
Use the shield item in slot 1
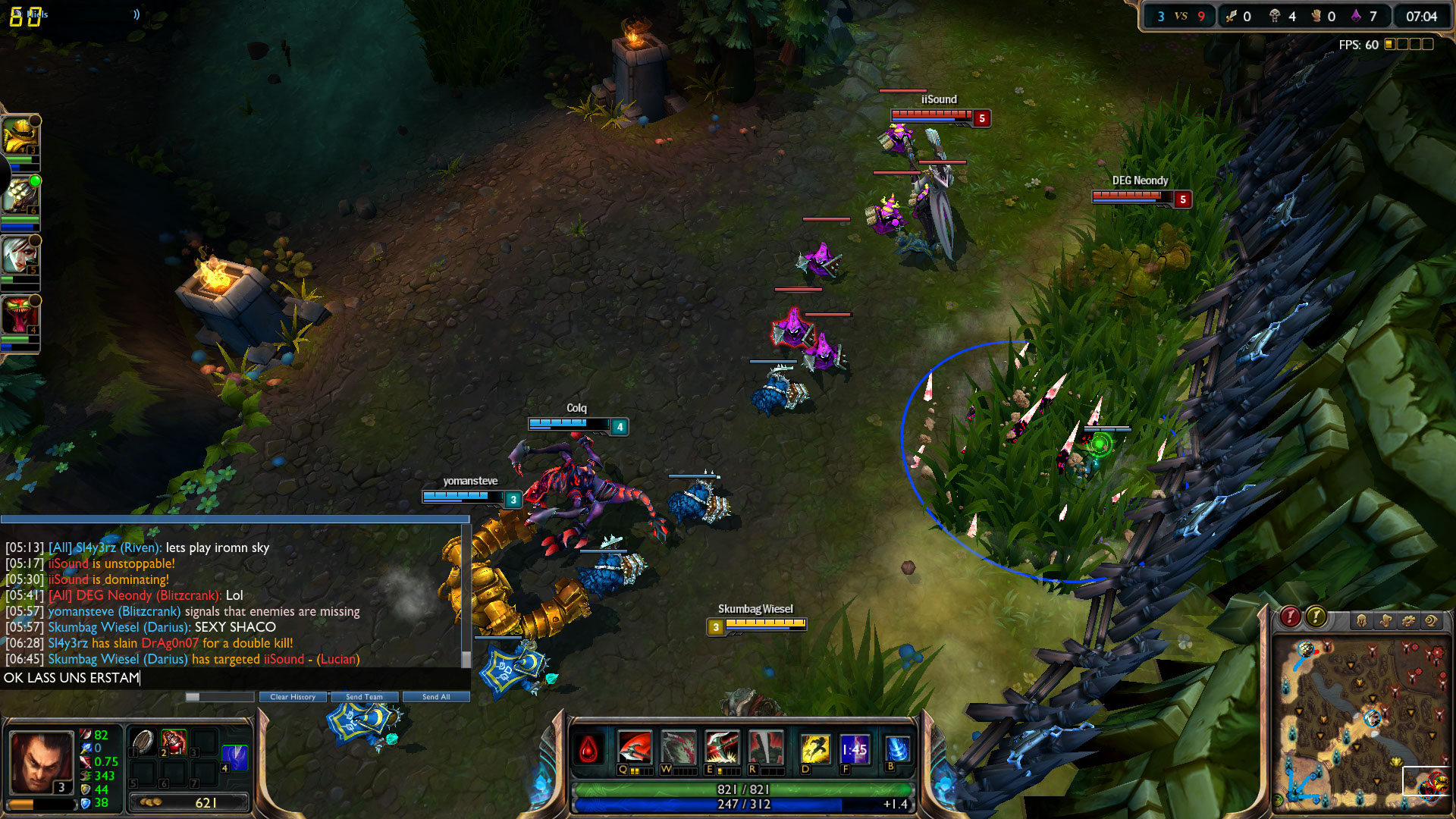click(x=143, y=742)
